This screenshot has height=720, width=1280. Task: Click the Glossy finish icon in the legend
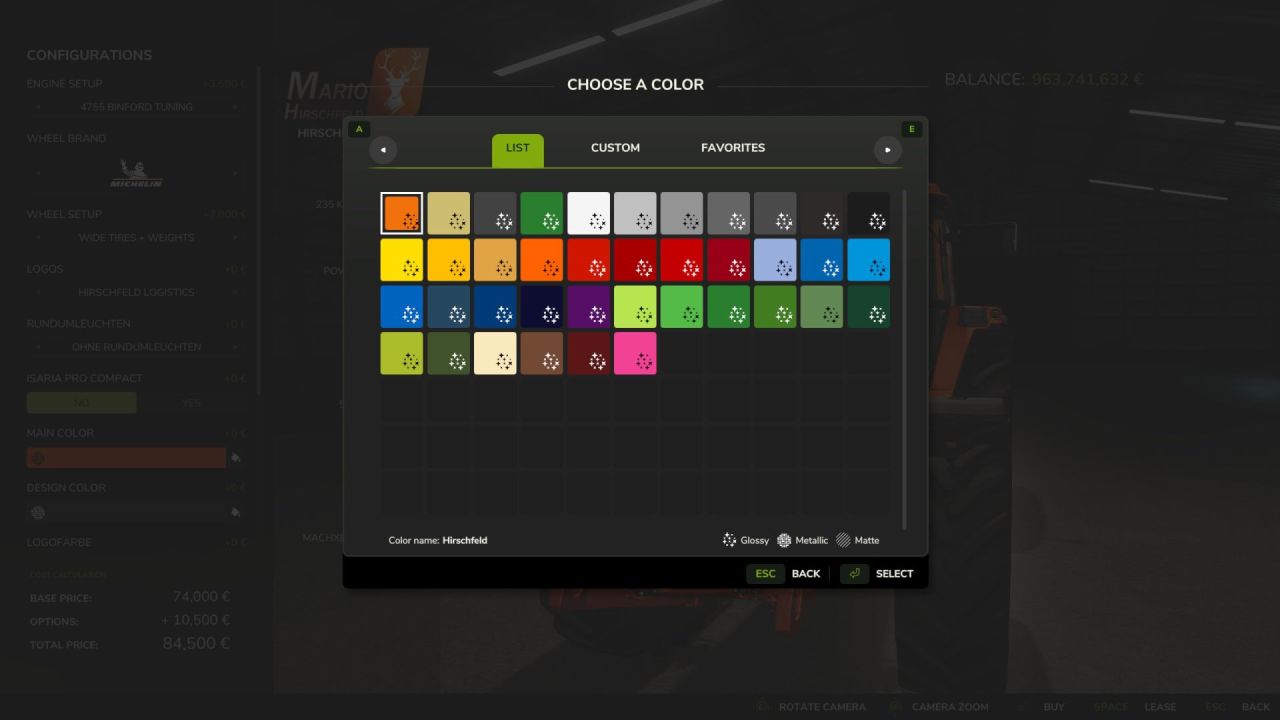coord(730,540)
